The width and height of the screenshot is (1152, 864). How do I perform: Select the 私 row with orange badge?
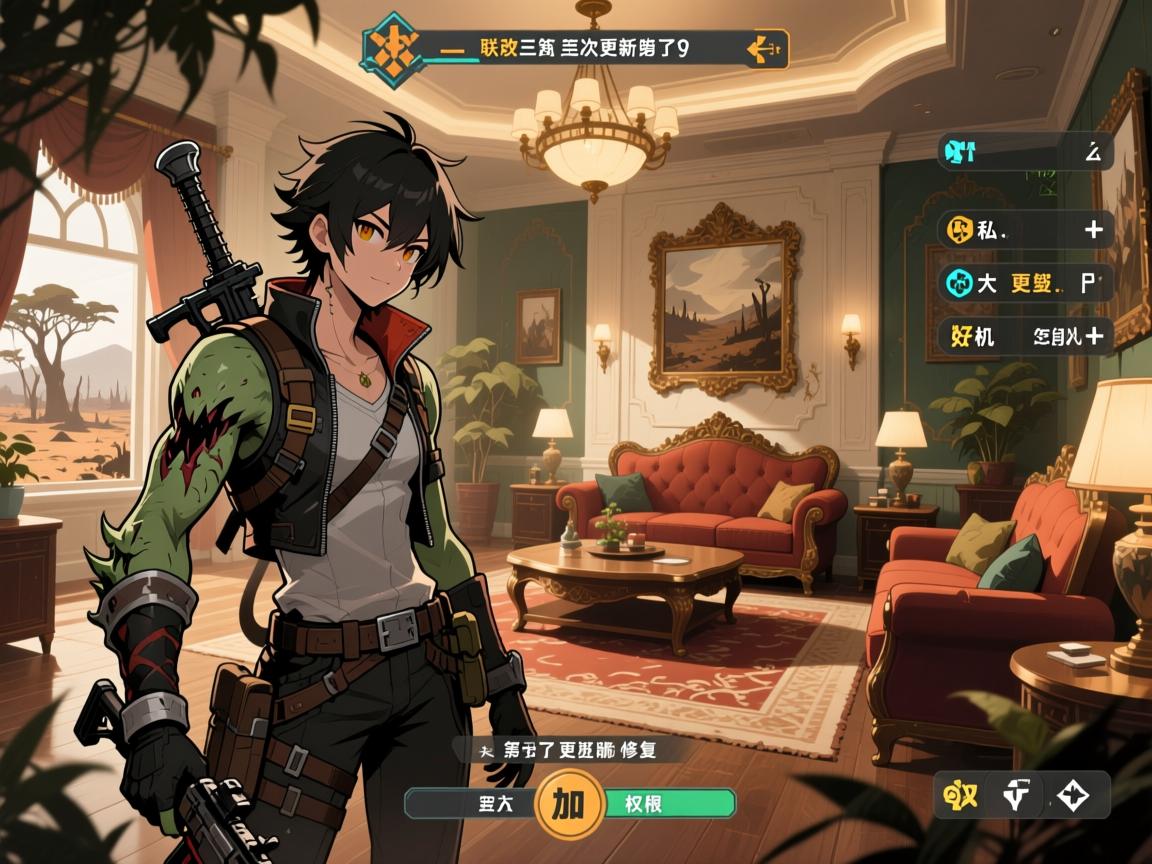(x=1025, y=229)
